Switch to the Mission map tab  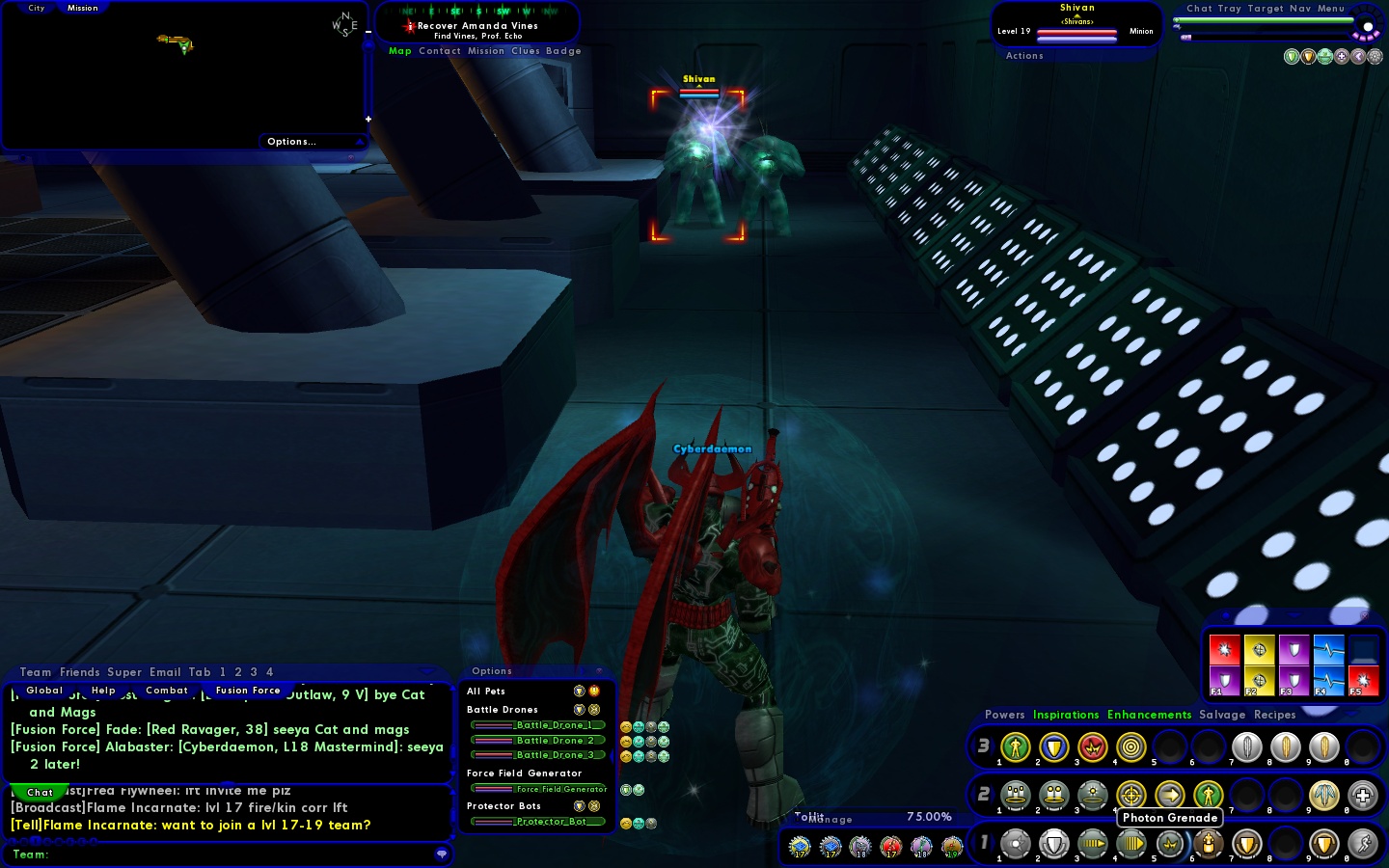[82, 8]
